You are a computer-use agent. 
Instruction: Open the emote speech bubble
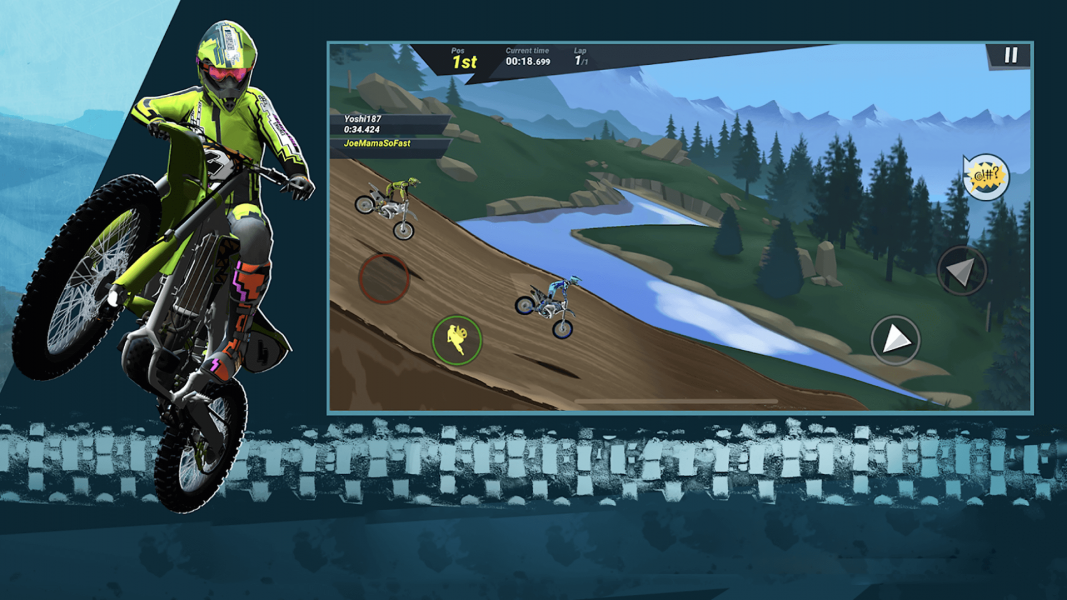click(986, 177)
